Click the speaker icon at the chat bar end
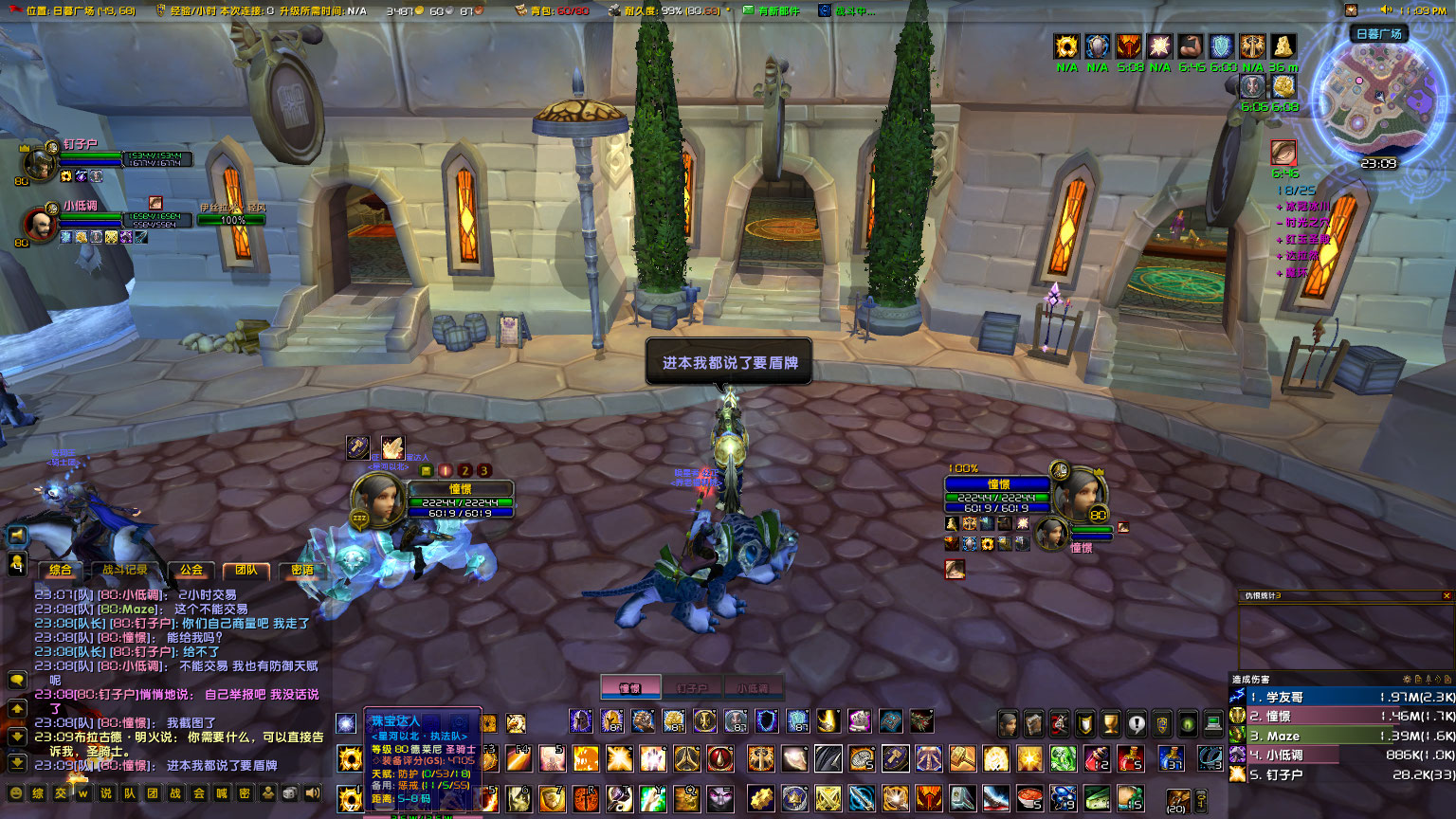The image size is (1456, 819). pos(312,793)
